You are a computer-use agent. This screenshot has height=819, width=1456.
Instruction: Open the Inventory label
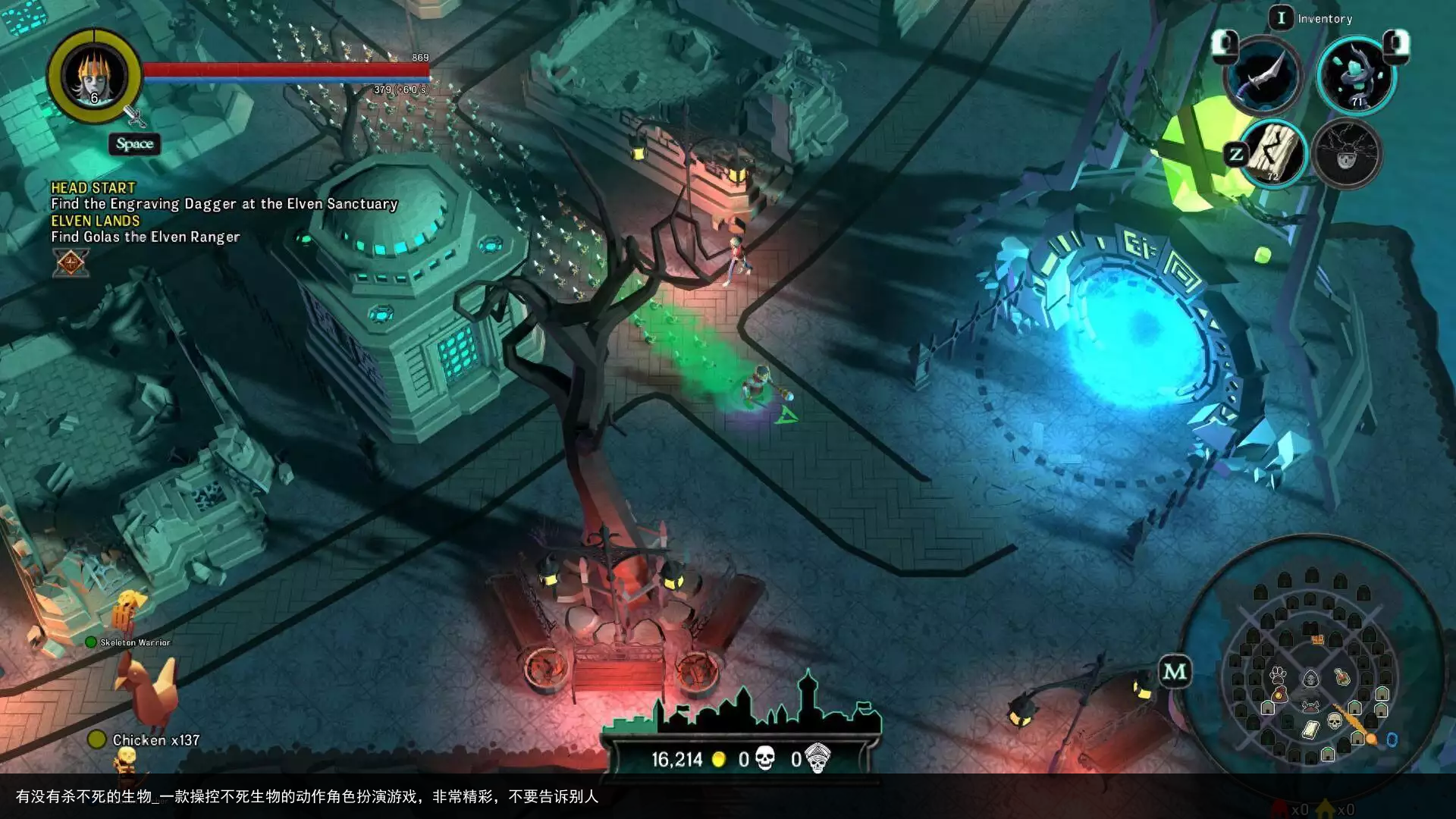[1324, 19]
